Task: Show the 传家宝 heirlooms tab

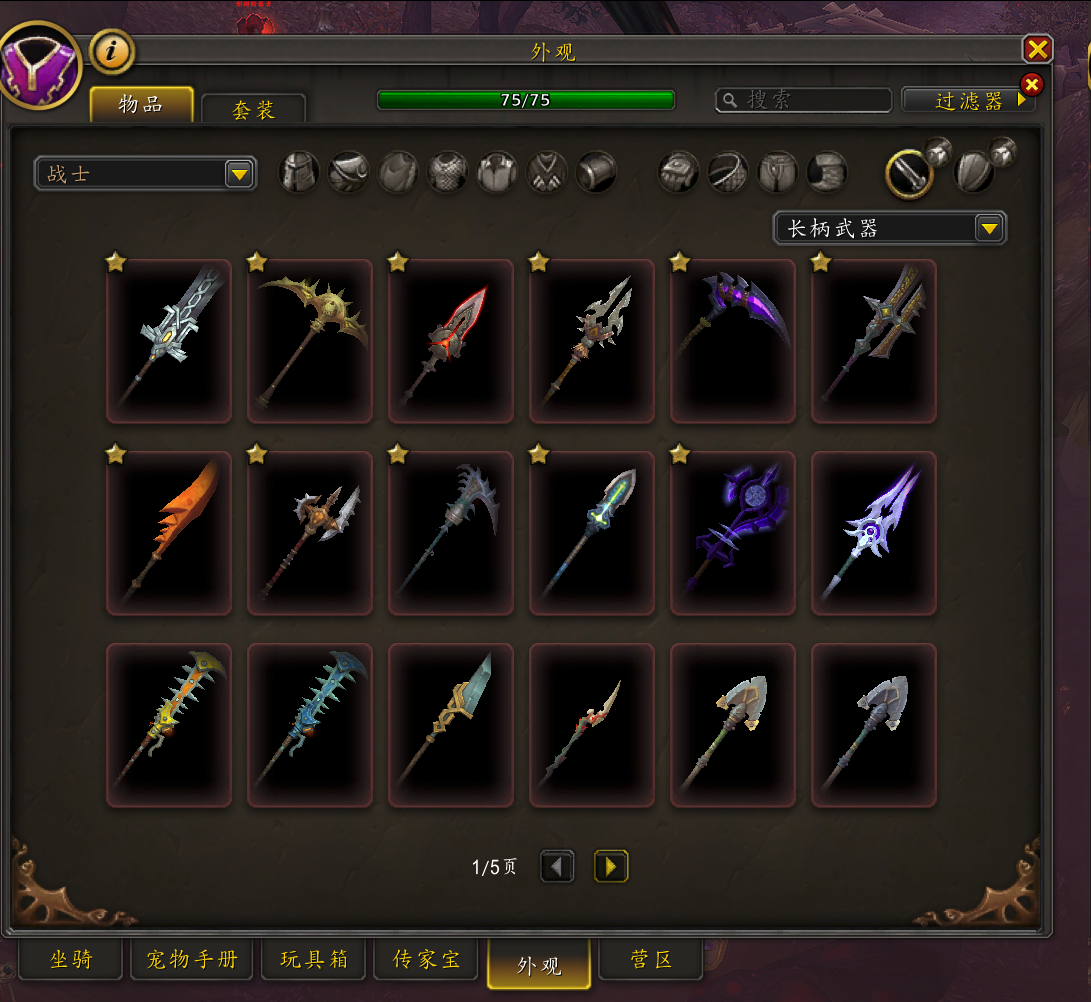Action: [427, 961]
